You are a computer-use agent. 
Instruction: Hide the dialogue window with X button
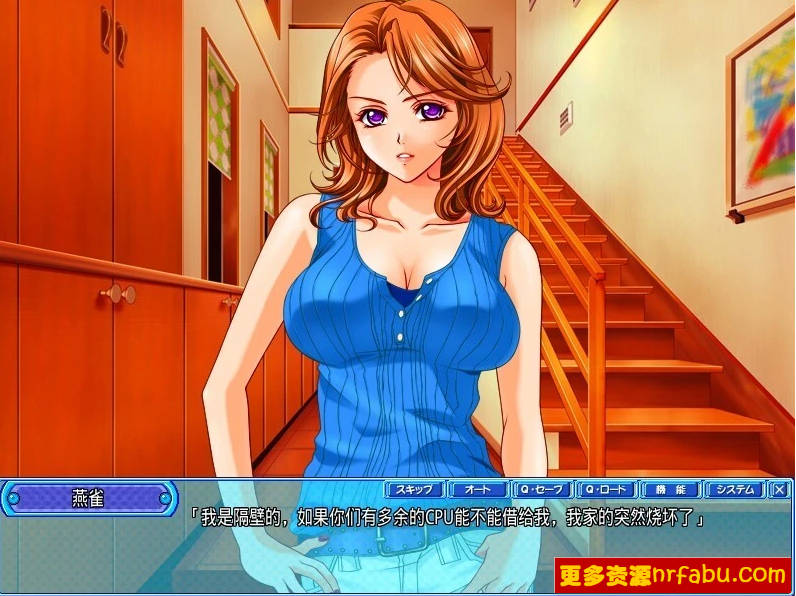pos(780,490)
